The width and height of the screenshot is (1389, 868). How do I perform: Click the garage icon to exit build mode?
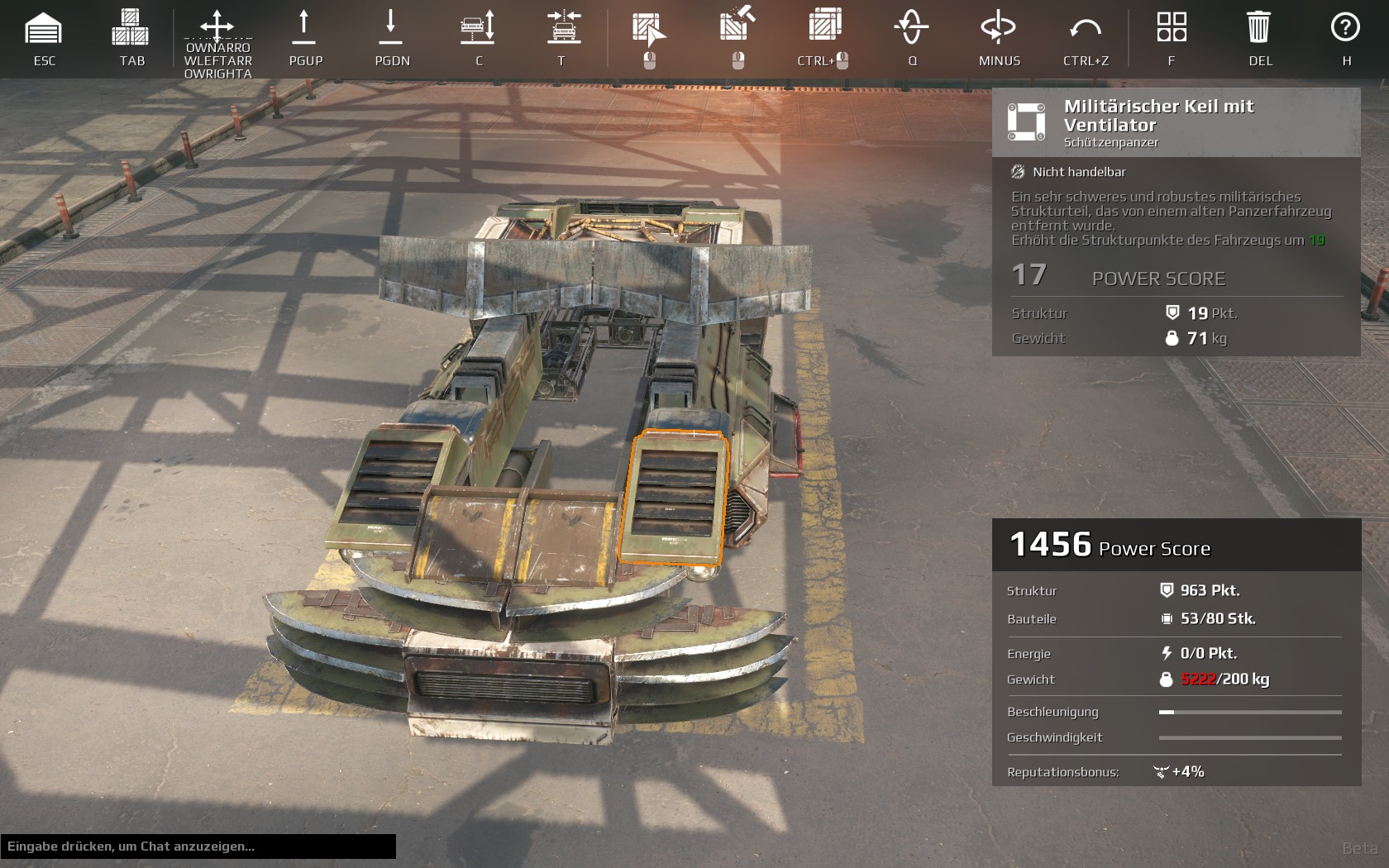(44, 30)
